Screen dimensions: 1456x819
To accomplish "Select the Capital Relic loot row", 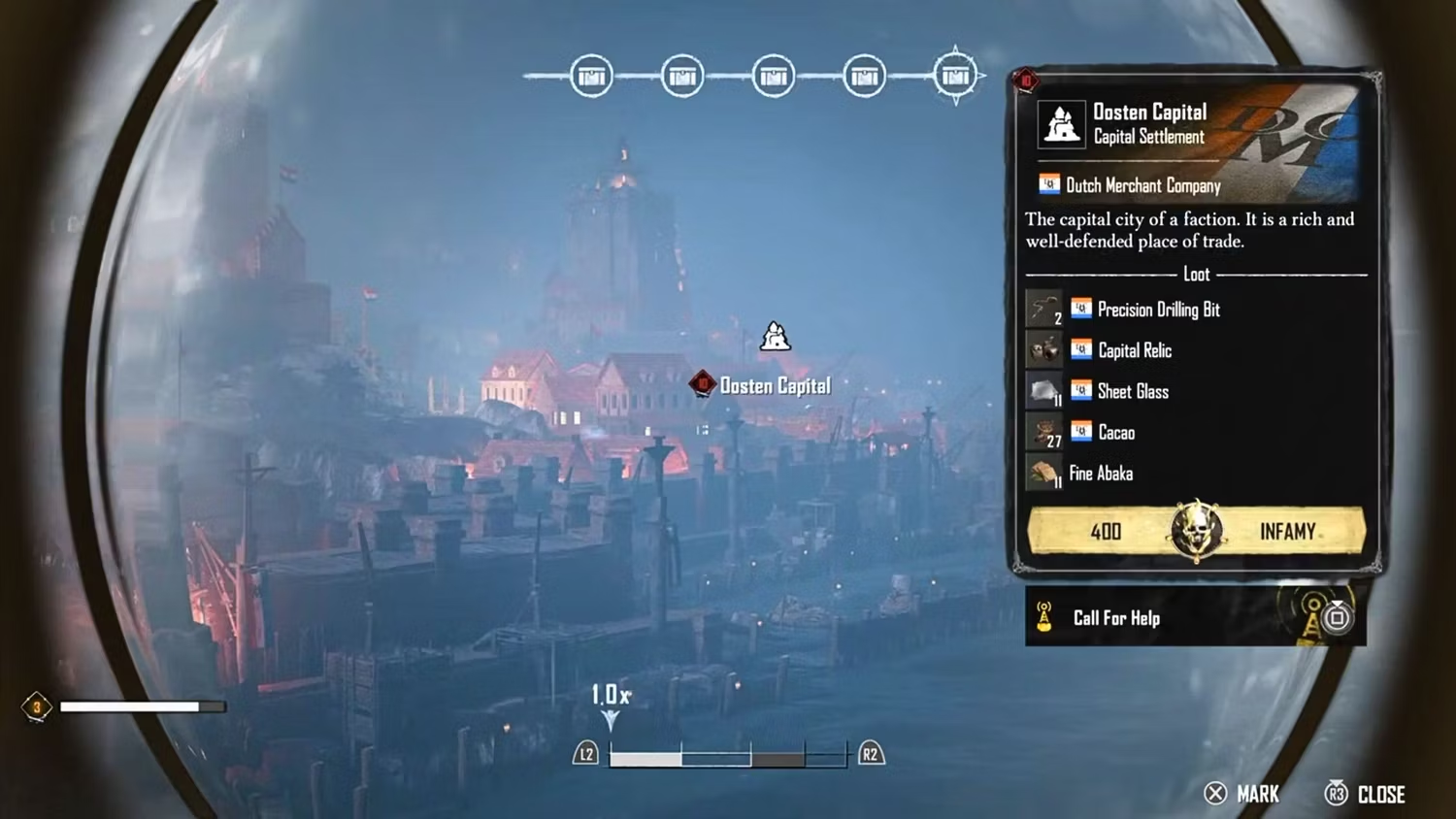I will pyautogui.click(x=1134, y=350).
